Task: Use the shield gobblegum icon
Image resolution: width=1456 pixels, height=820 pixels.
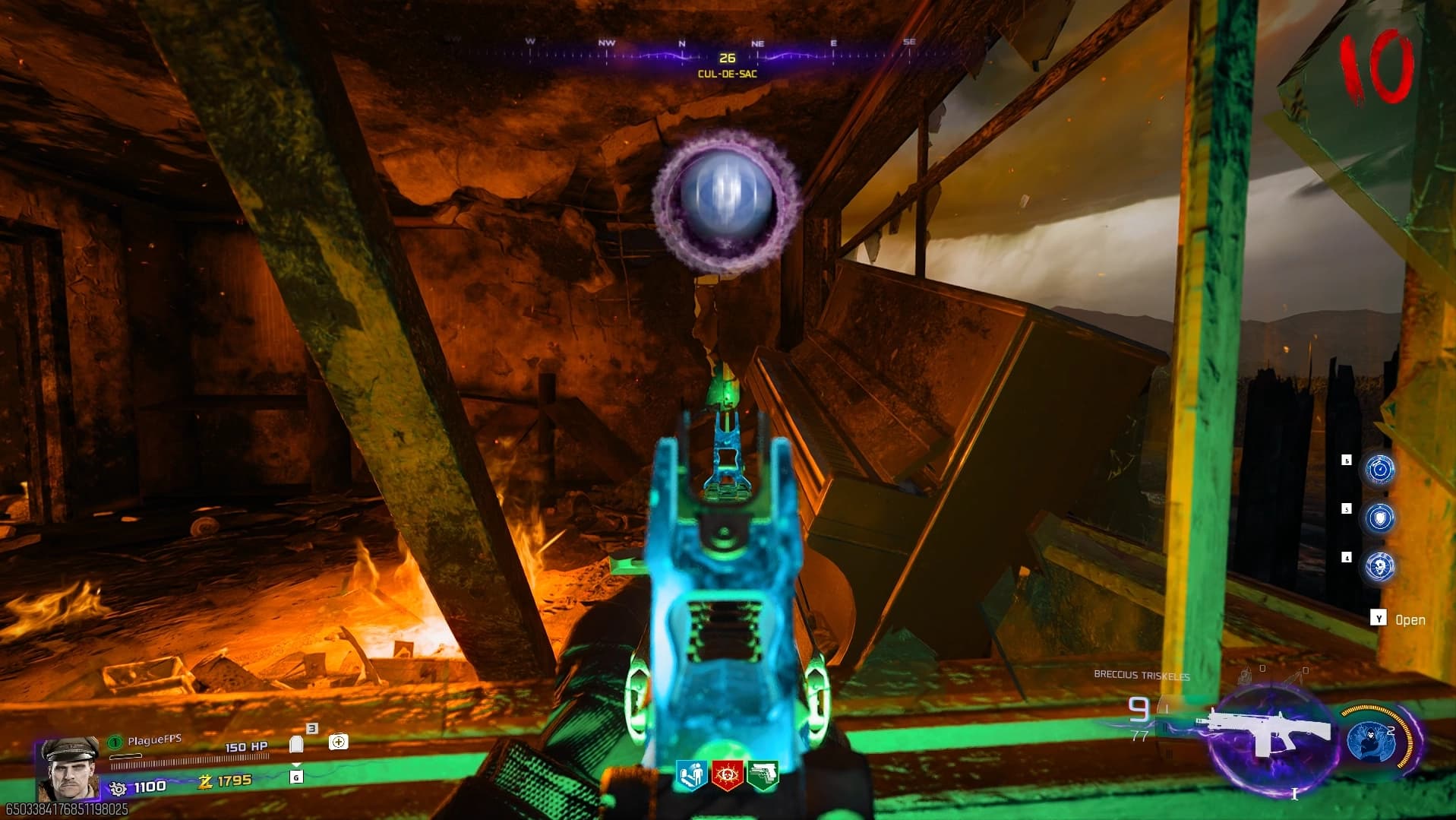Action: tap(1379, 518)
